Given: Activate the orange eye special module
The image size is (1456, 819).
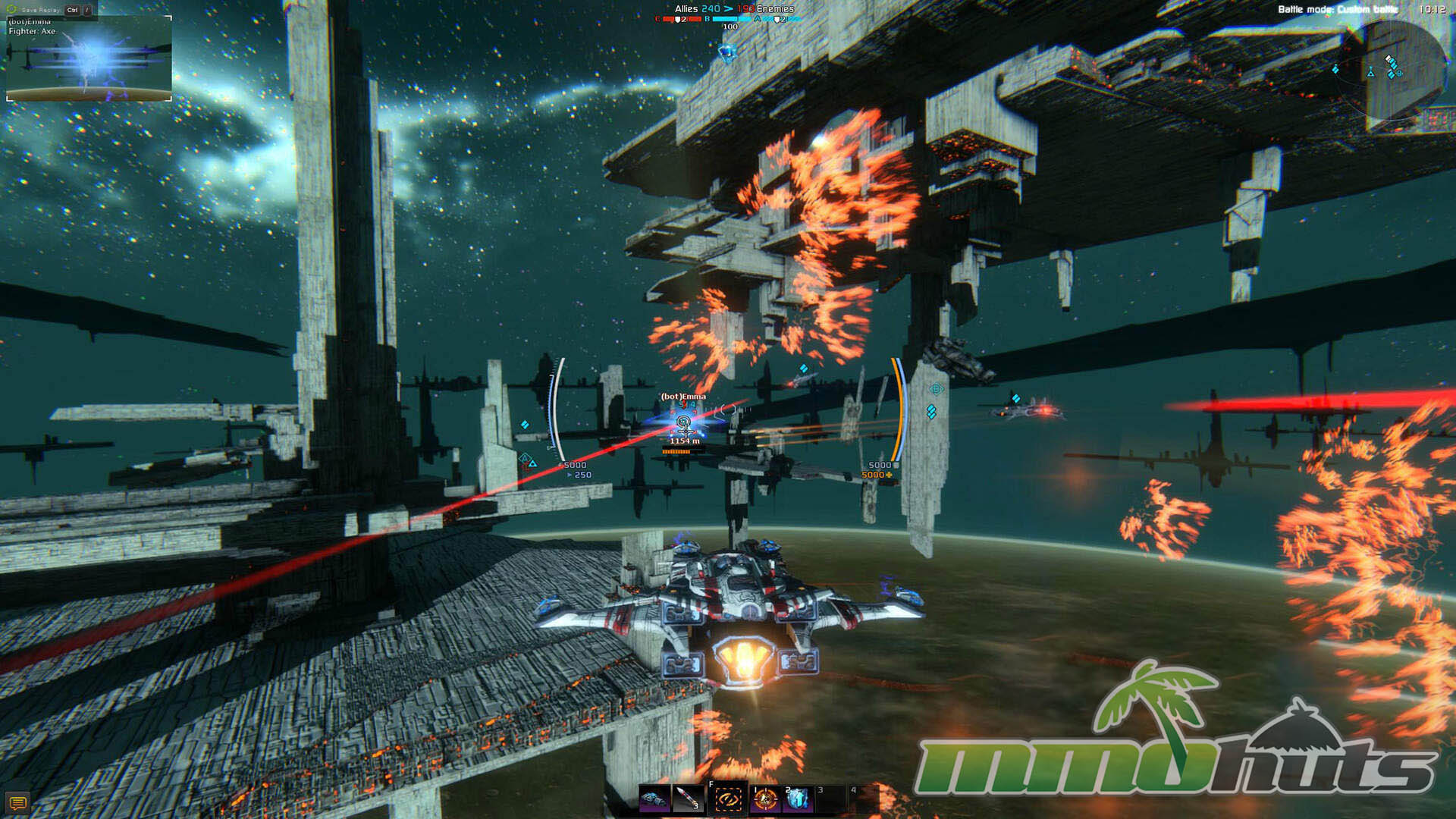Looking at the screenshot, I should pyautogui.click(x=728, y=799).
